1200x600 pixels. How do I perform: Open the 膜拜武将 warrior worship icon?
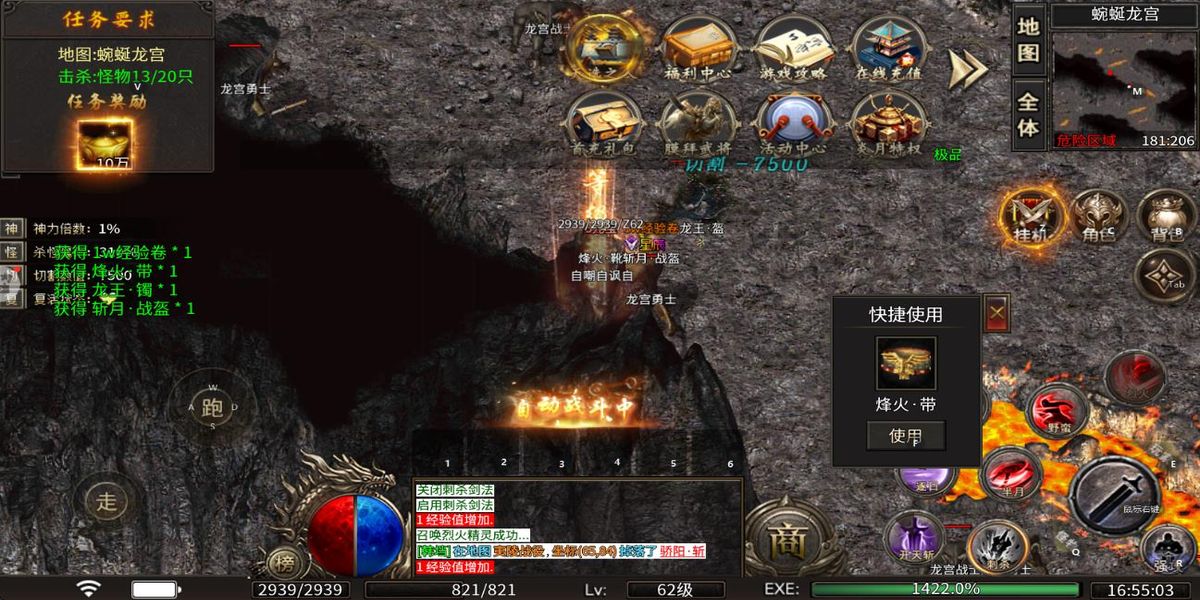pyautogui.click(x=697, y=125)
